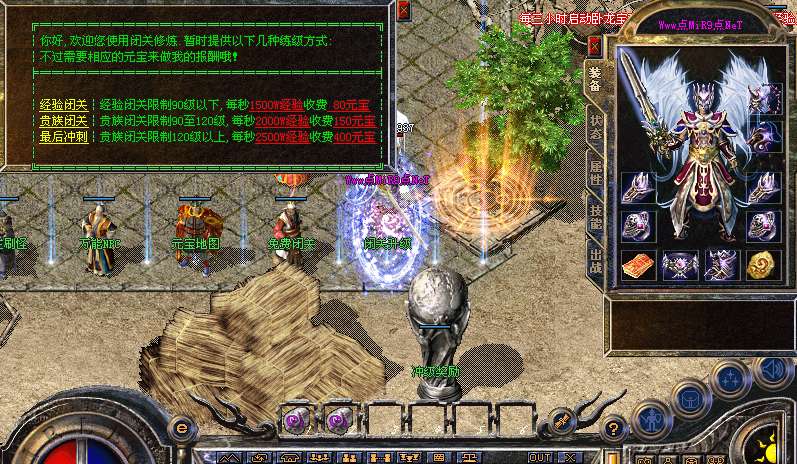This screenshot has height=464, width=797.
Task: Choose the 经验闭关 training option
Action: 64,104
